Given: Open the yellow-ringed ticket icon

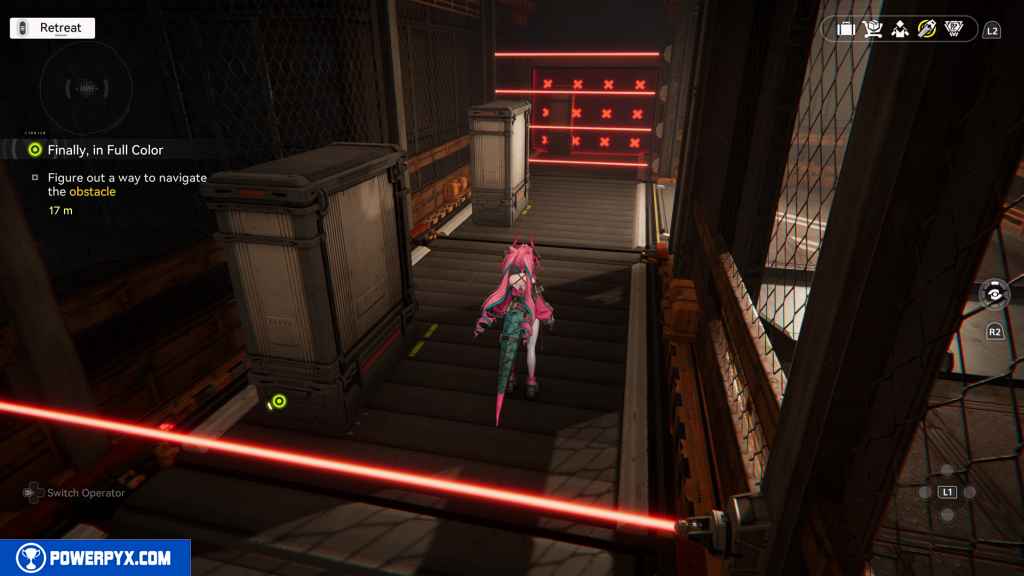Looking at the screenshot, I should tap(927, 29).
